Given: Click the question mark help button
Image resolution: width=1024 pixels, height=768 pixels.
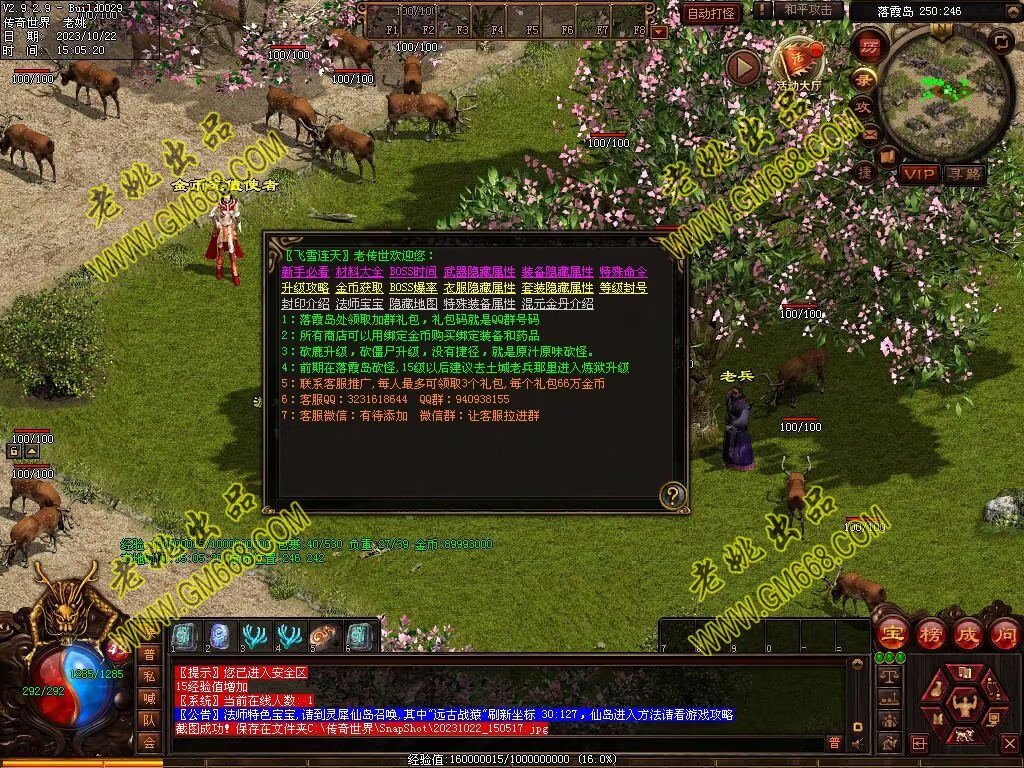Looking at the screenshot, I should [673, 494].
